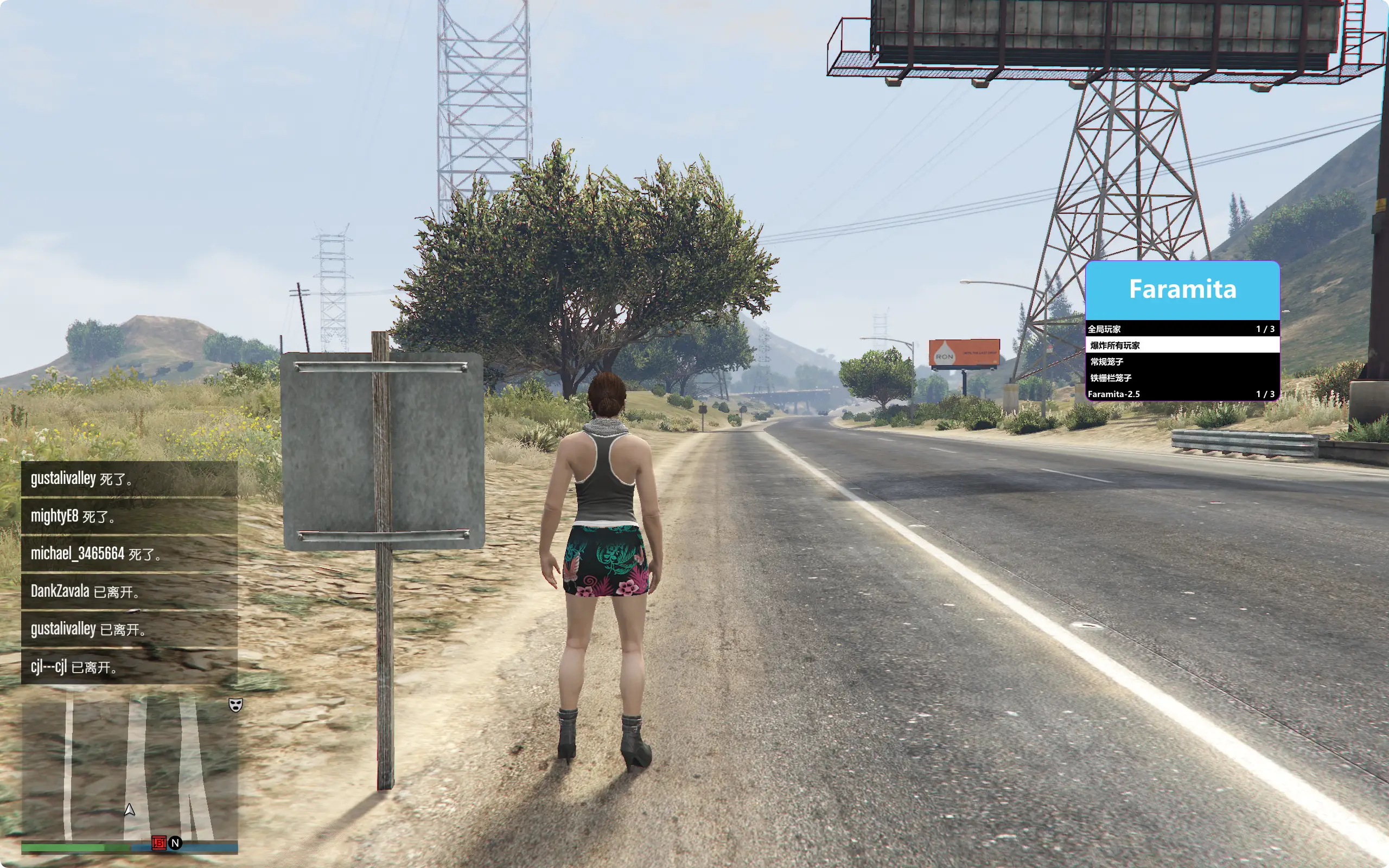Select the 'mightyE8 死了' feed notification
Screen dimensions: 1389x868
click(x=129, y=516)
